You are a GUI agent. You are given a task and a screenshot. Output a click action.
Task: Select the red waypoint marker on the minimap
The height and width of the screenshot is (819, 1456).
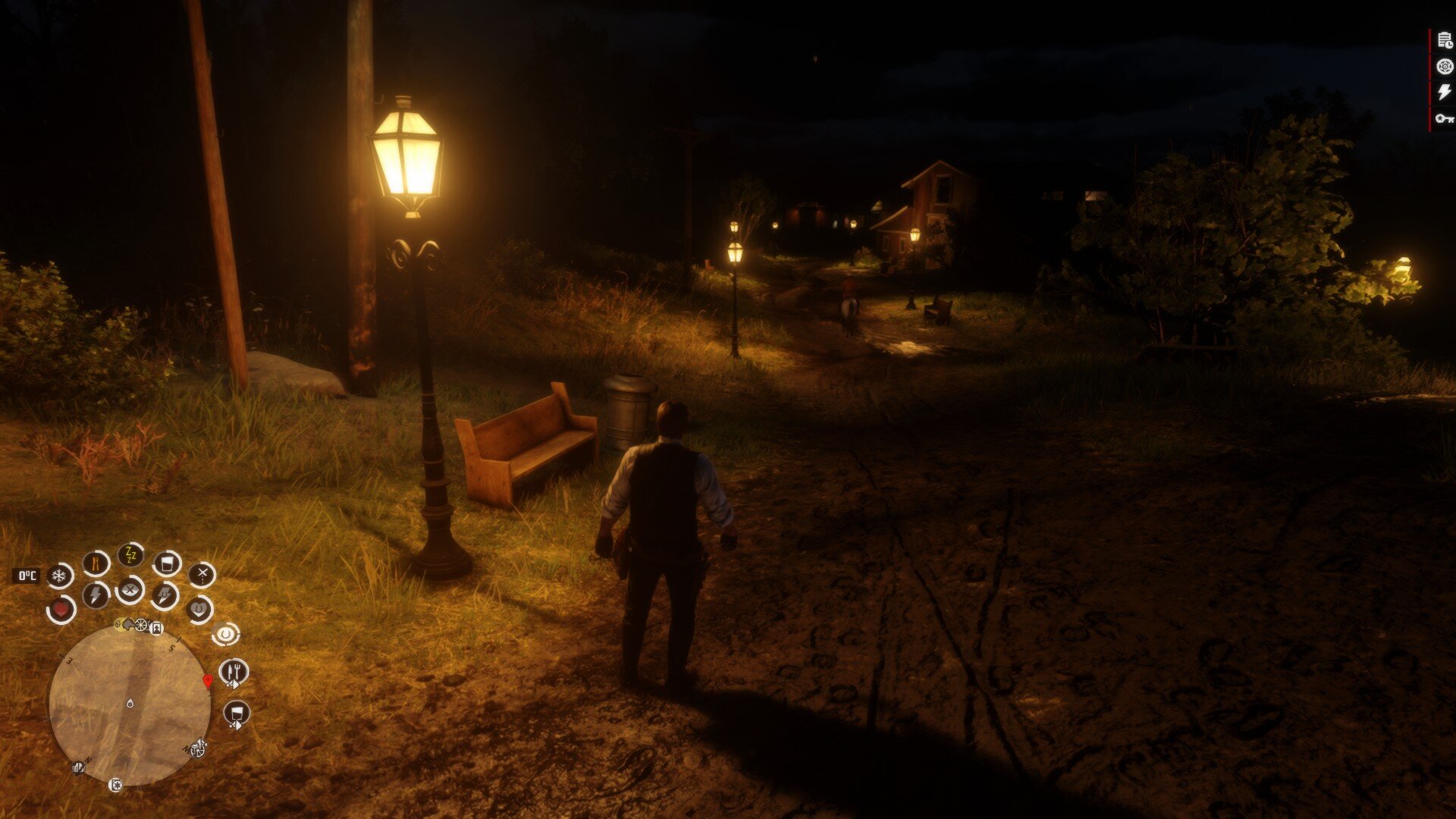click(208, 681)
